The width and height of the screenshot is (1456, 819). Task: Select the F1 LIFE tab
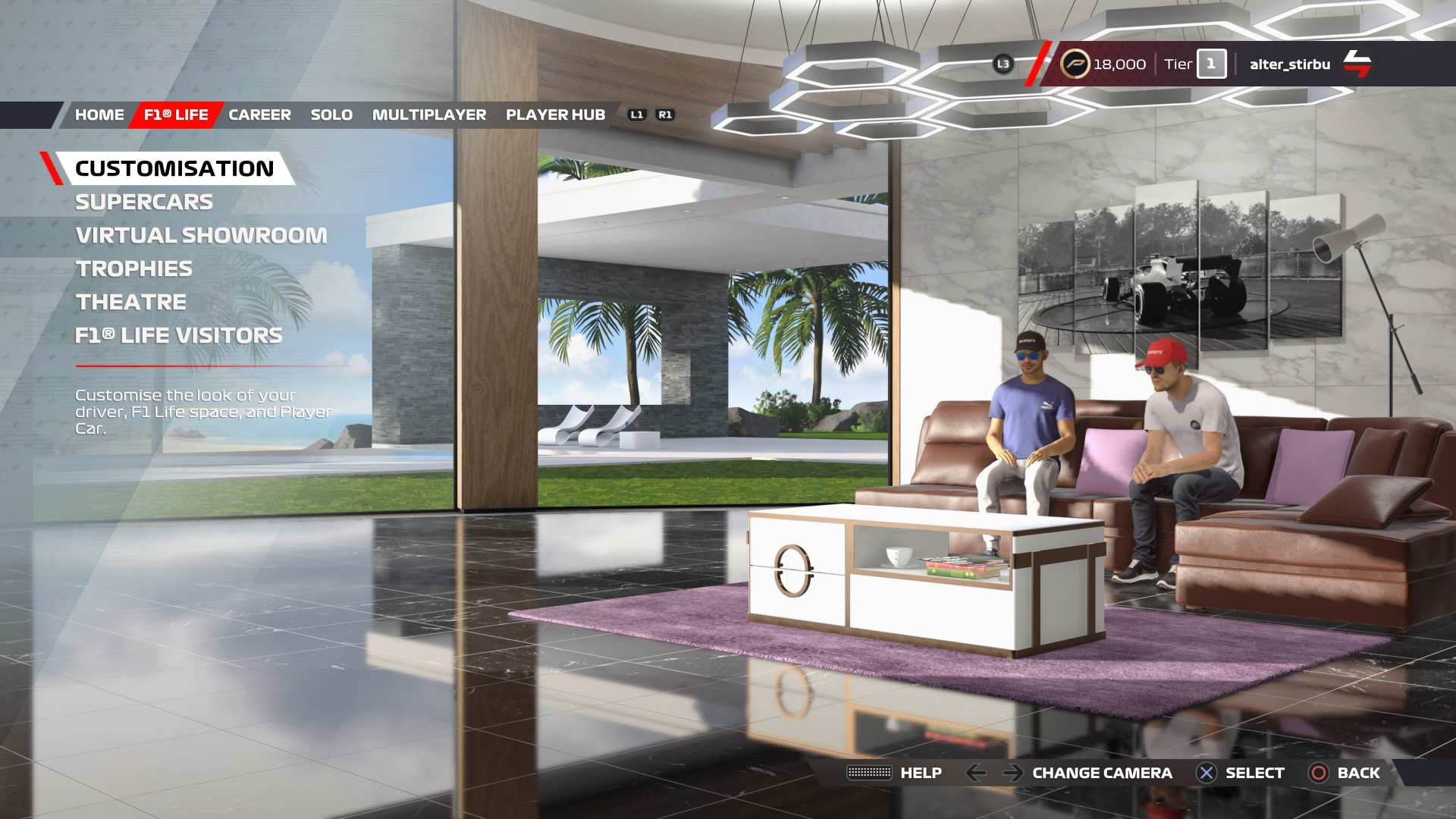click(176, 115)
